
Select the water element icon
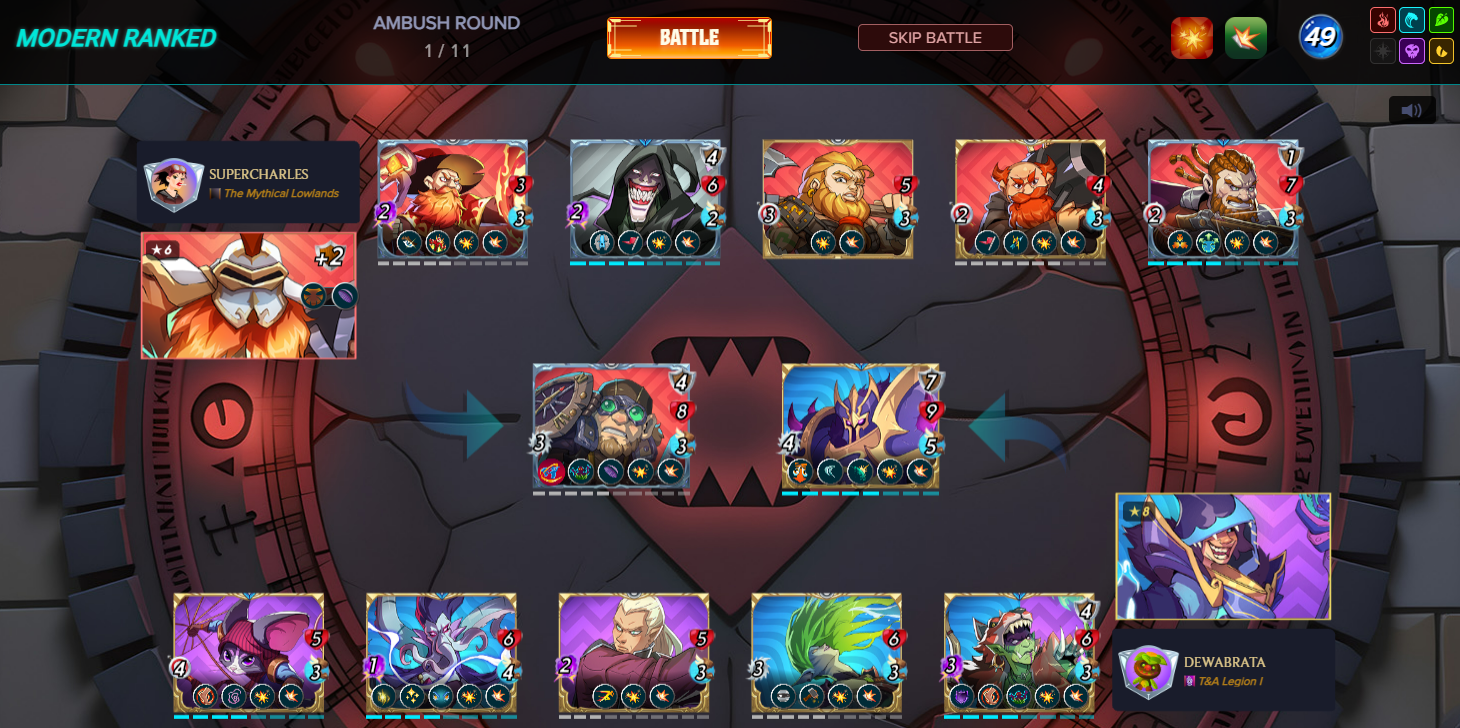(x=1412, y=20)
